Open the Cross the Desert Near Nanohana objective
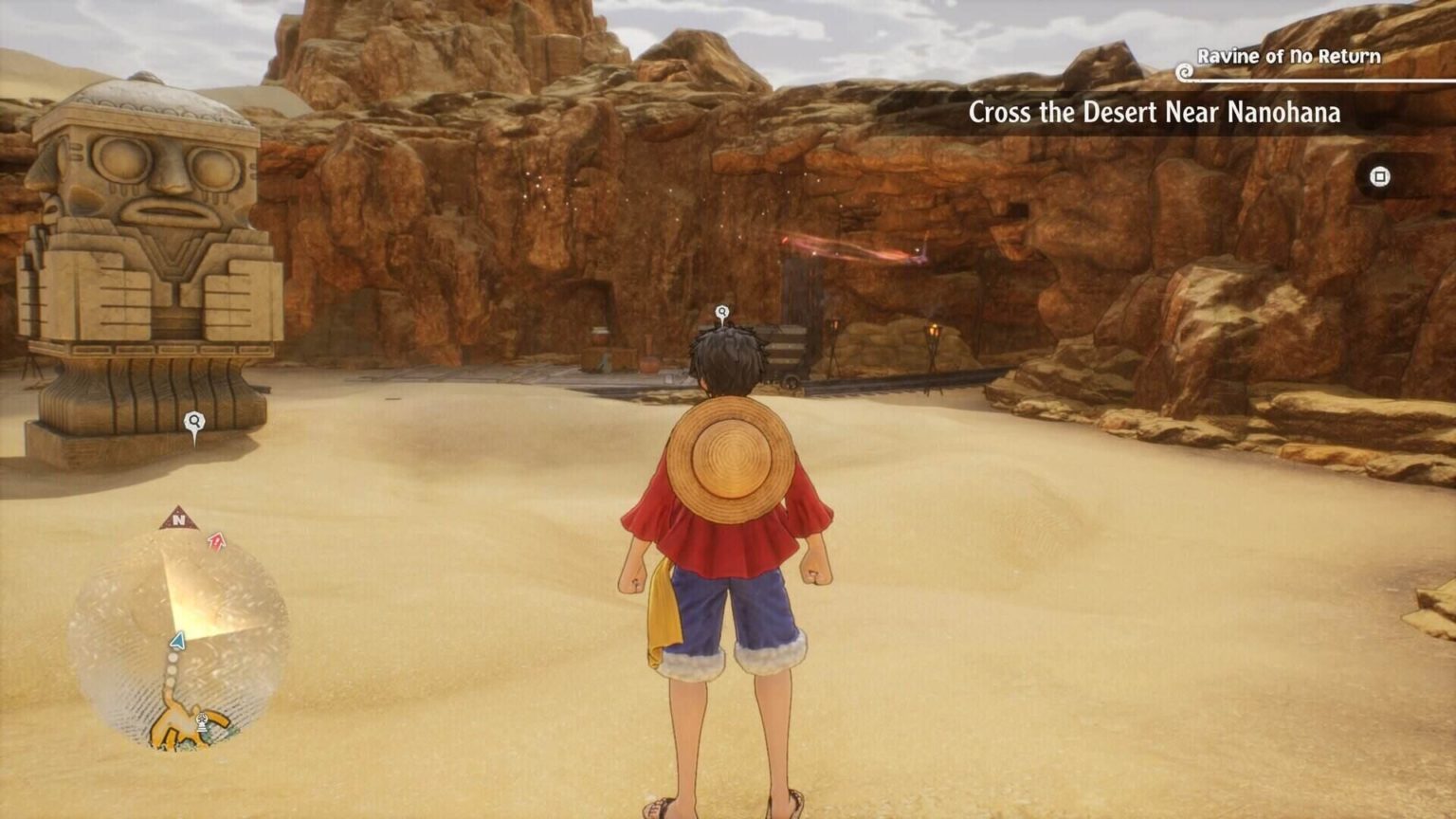 pyautogui.click(x=1155, y=113)
